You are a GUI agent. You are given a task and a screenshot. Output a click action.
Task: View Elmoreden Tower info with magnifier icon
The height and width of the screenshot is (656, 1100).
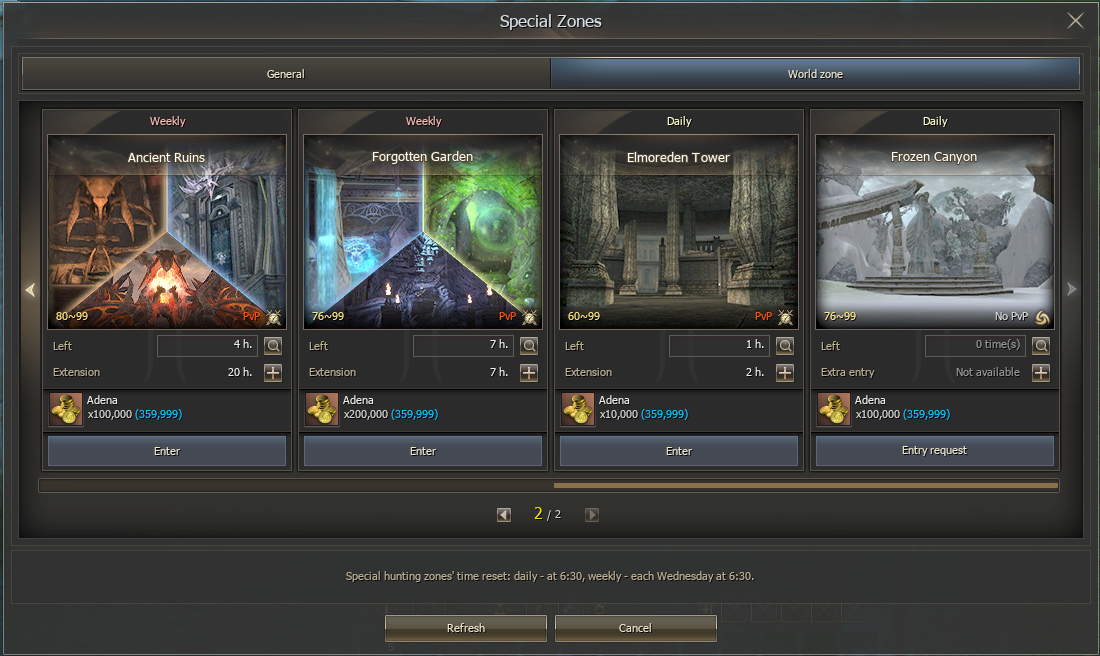pos(785,346)
